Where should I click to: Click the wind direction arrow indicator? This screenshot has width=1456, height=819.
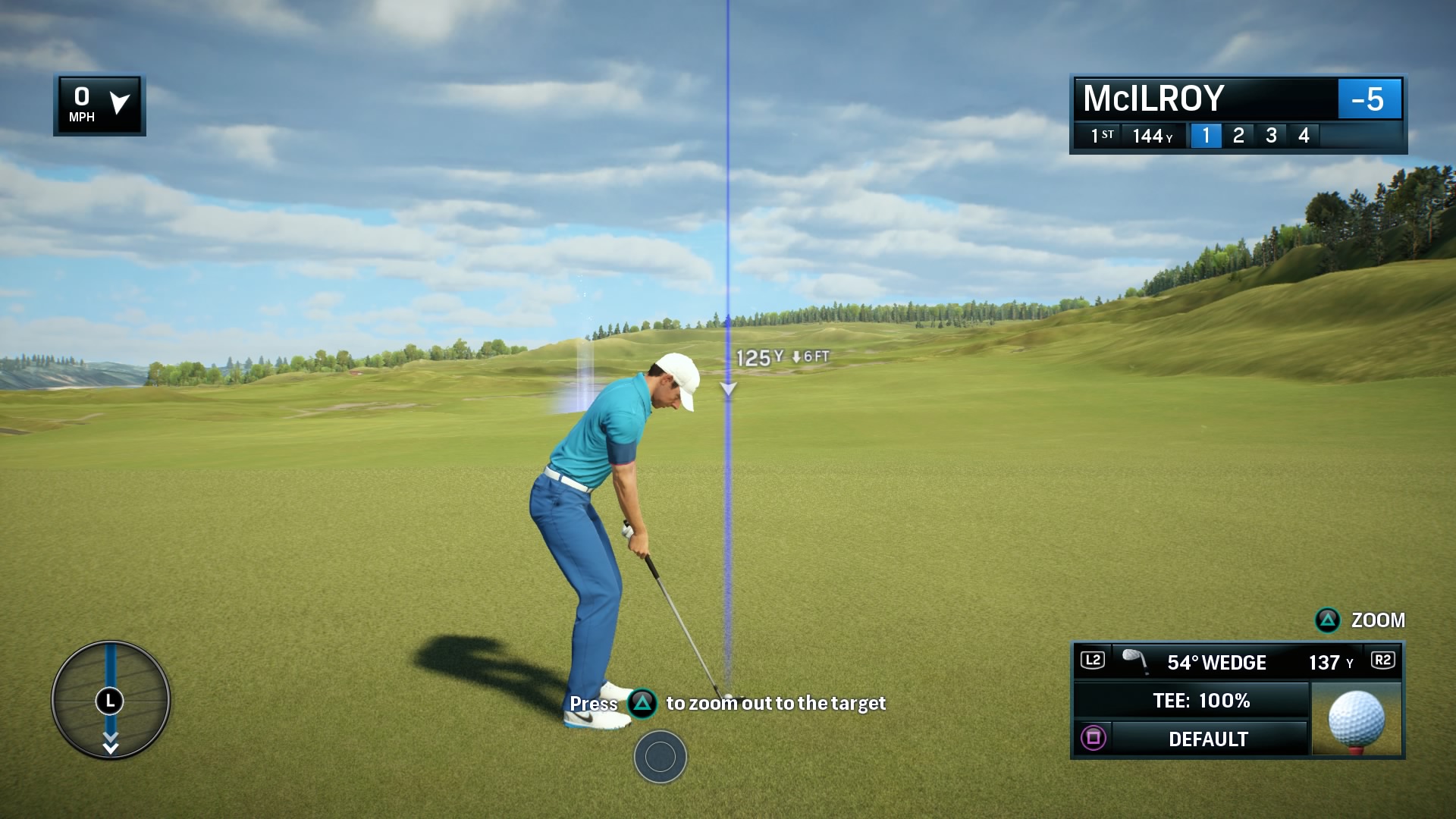tap(120, 103)
